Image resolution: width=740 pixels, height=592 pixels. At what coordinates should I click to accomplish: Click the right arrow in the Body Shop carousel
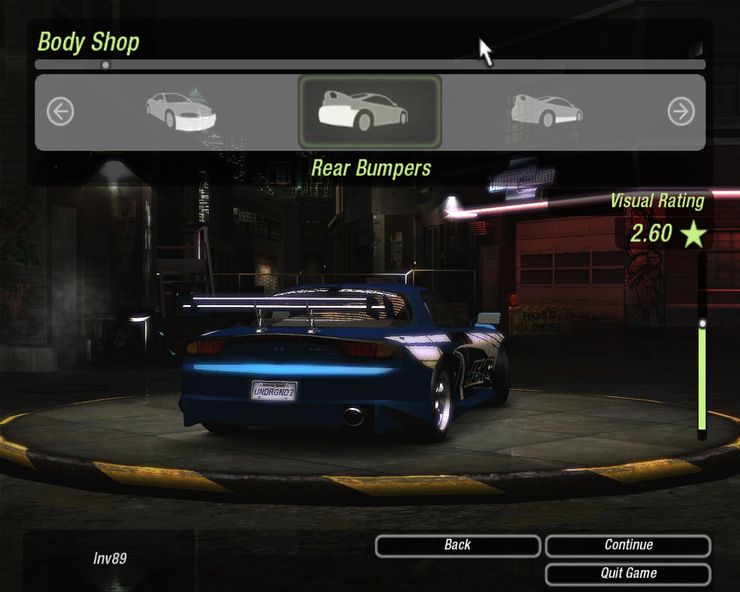pyautogui.click(x=681, y=111)
